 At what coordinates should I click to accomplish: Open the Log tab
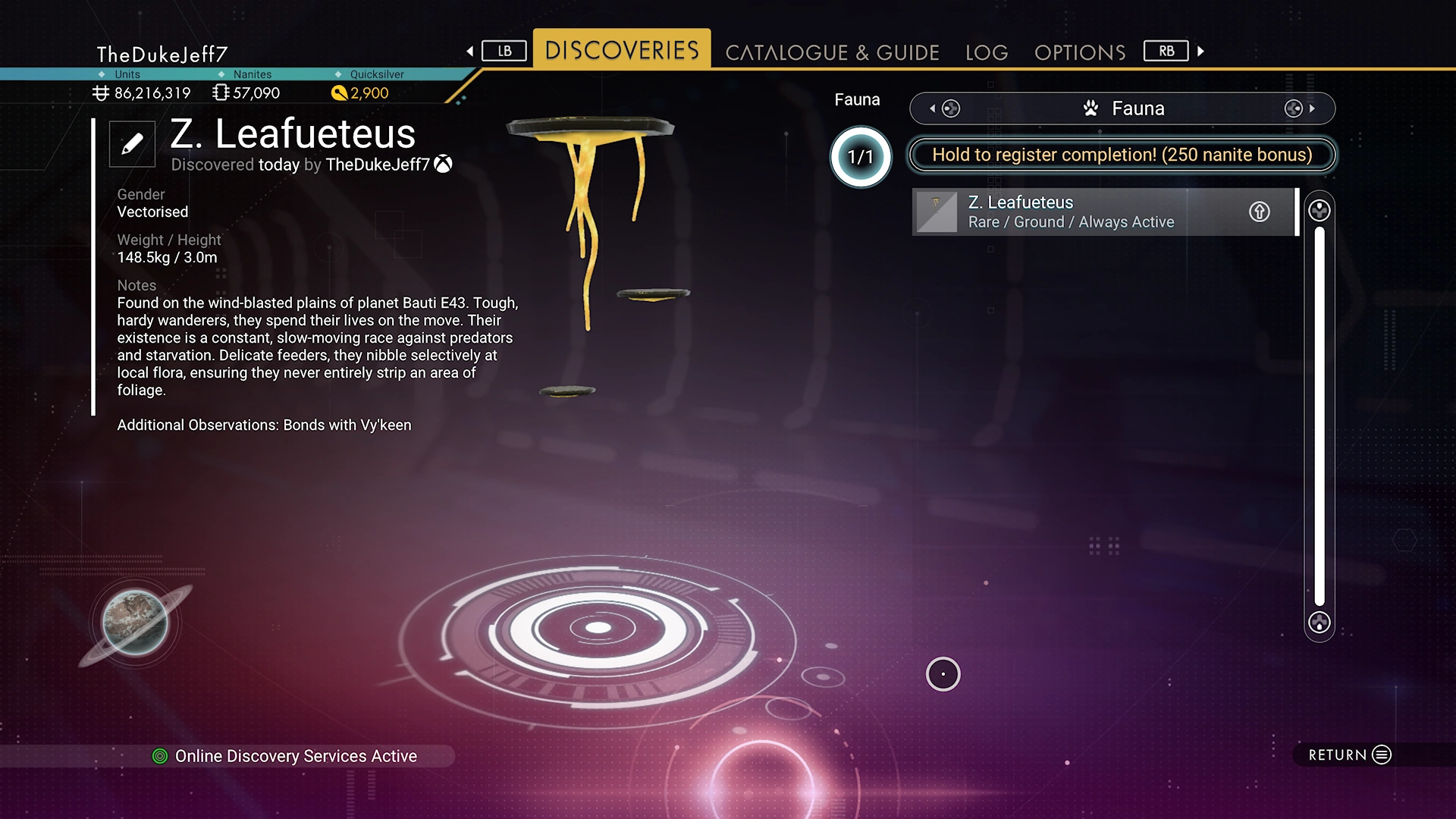click(987, 52)
